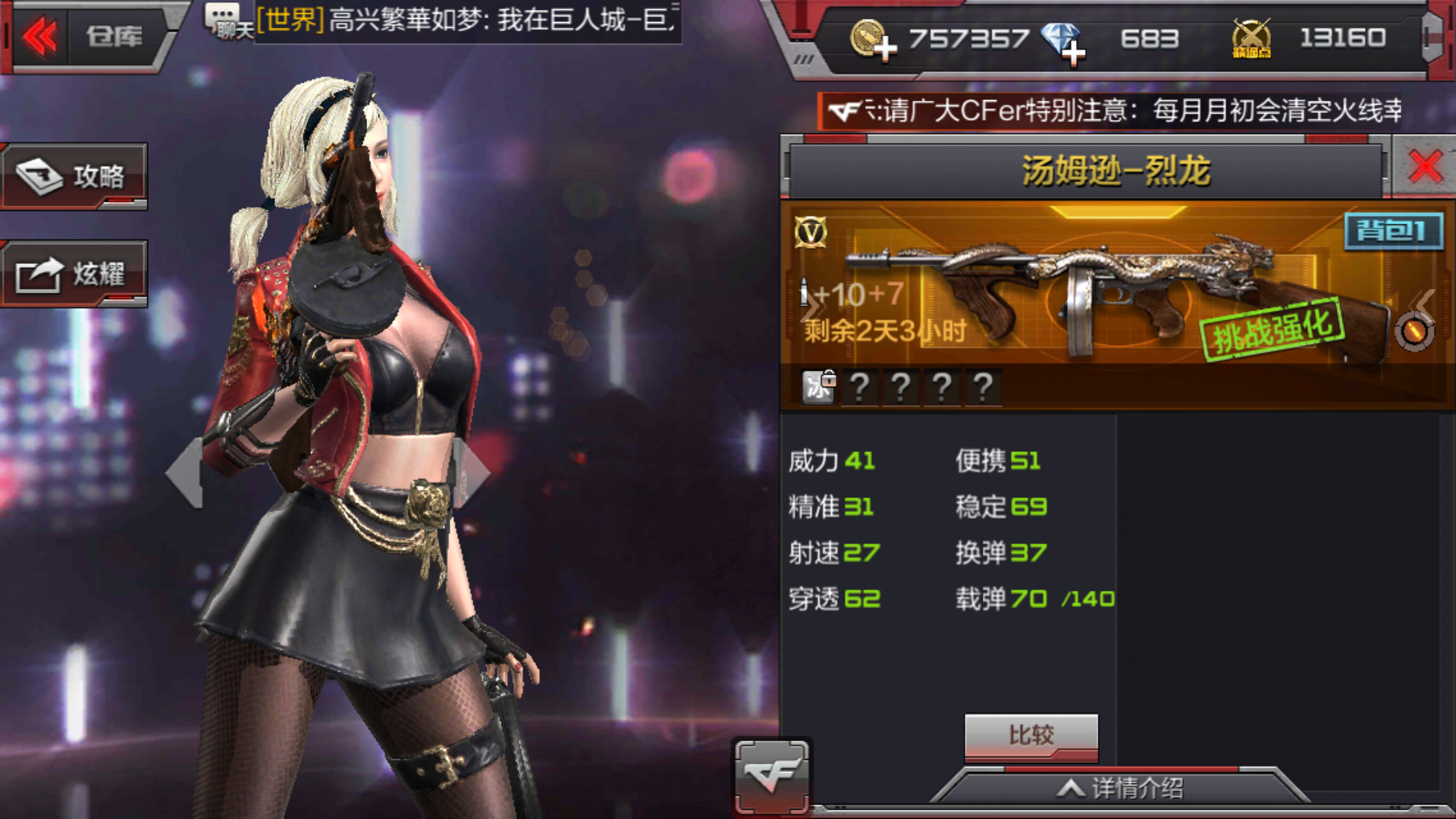Rotate character with right arrow
This screenshot has width=1456, height=819.
475,472
